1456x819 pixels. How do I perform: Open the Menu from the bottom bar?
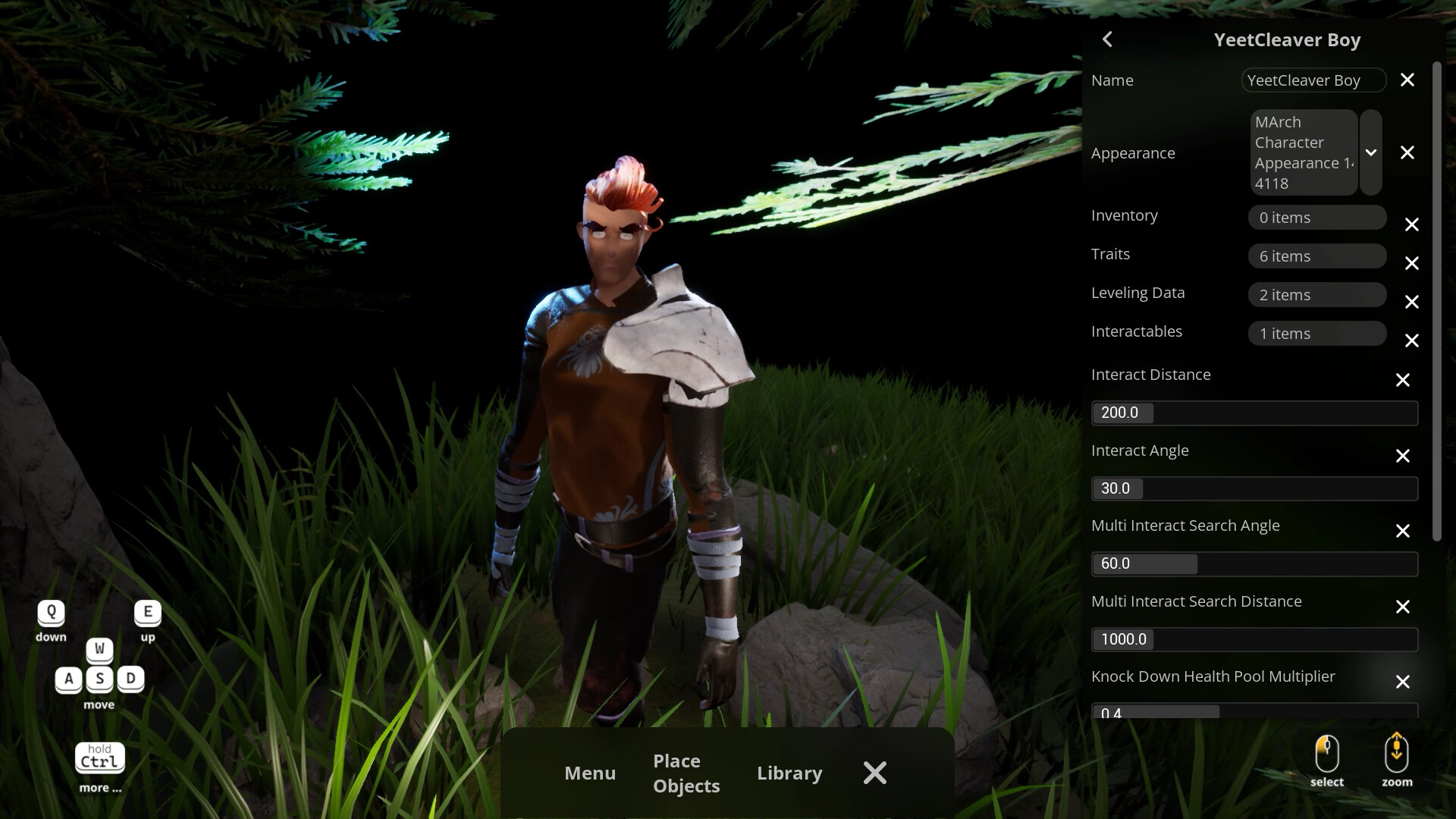pyautogui.click(x=590, y=773)
